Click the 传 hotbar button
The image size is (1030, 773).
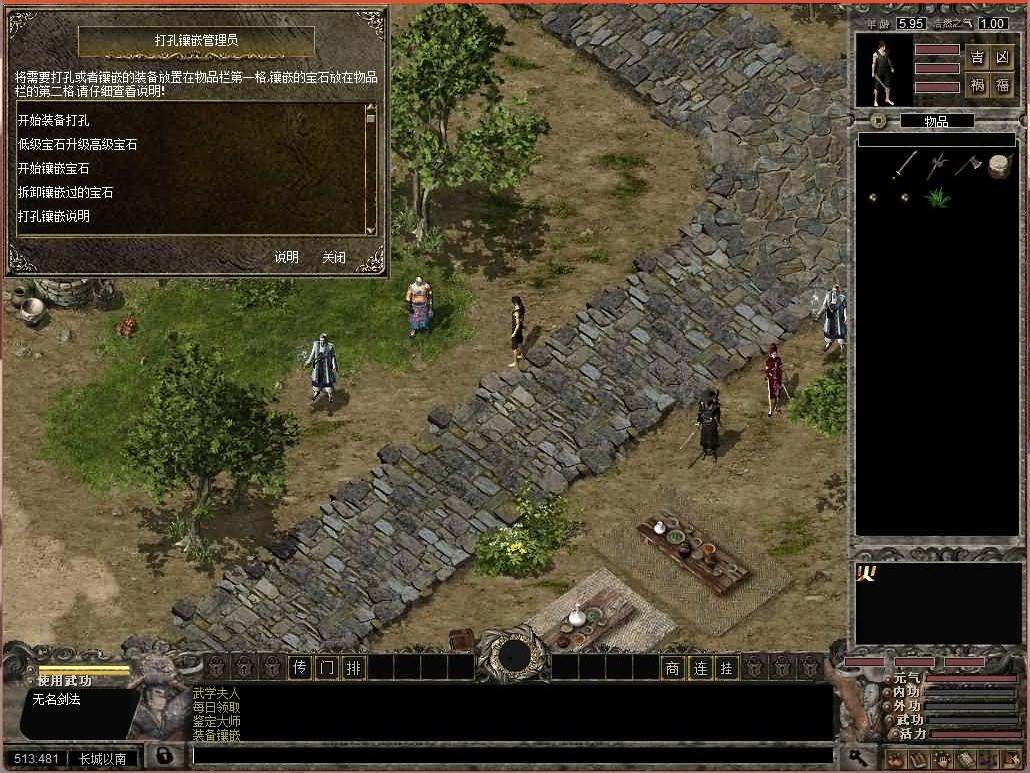[x=299, y=668]
